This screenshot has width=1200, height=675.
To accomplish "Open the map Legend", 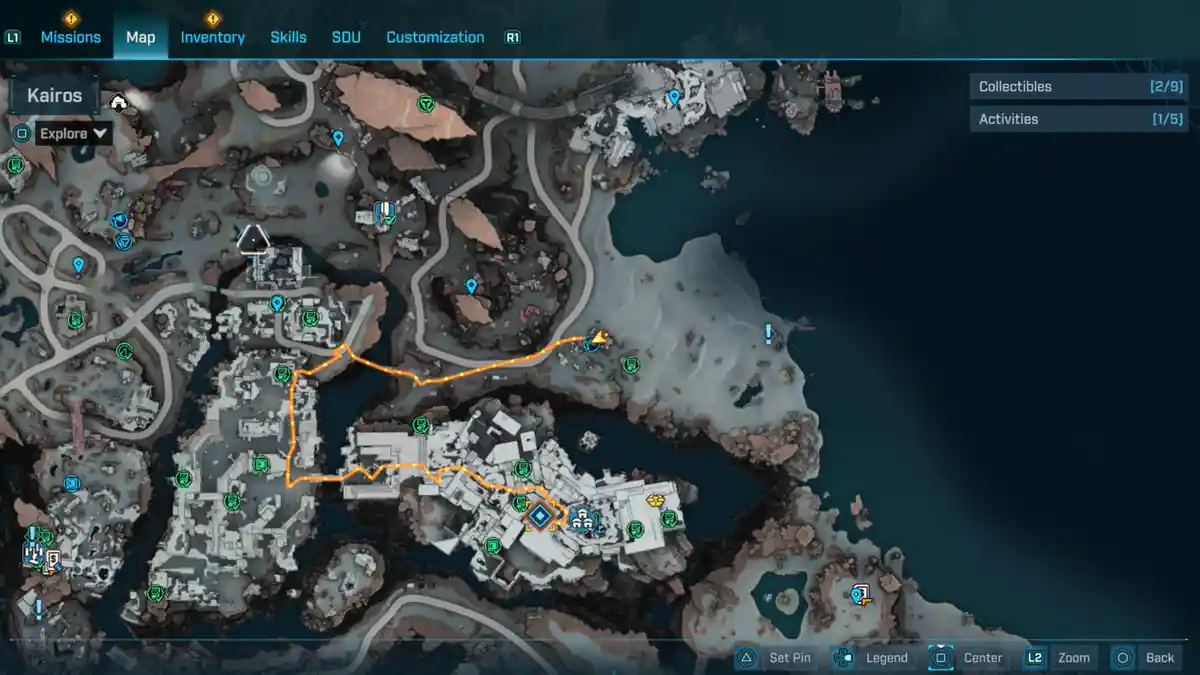I will coord(872,657).
